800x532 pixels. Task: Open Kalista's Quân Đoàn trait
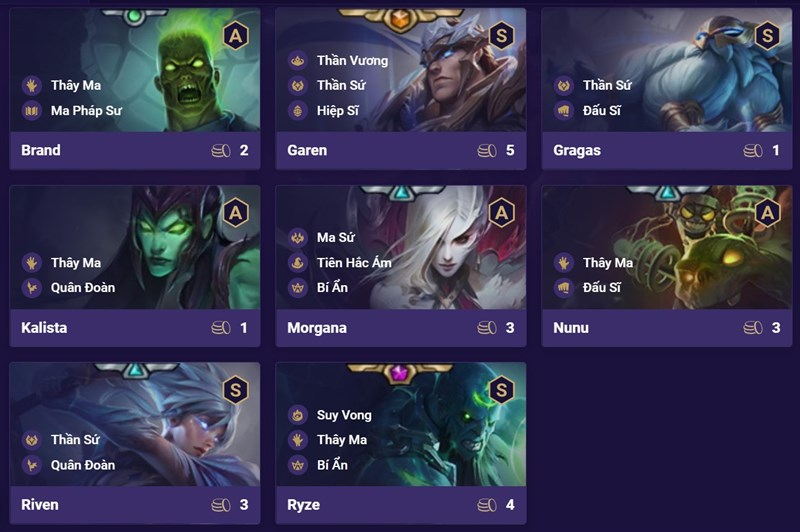click(83, 287)
